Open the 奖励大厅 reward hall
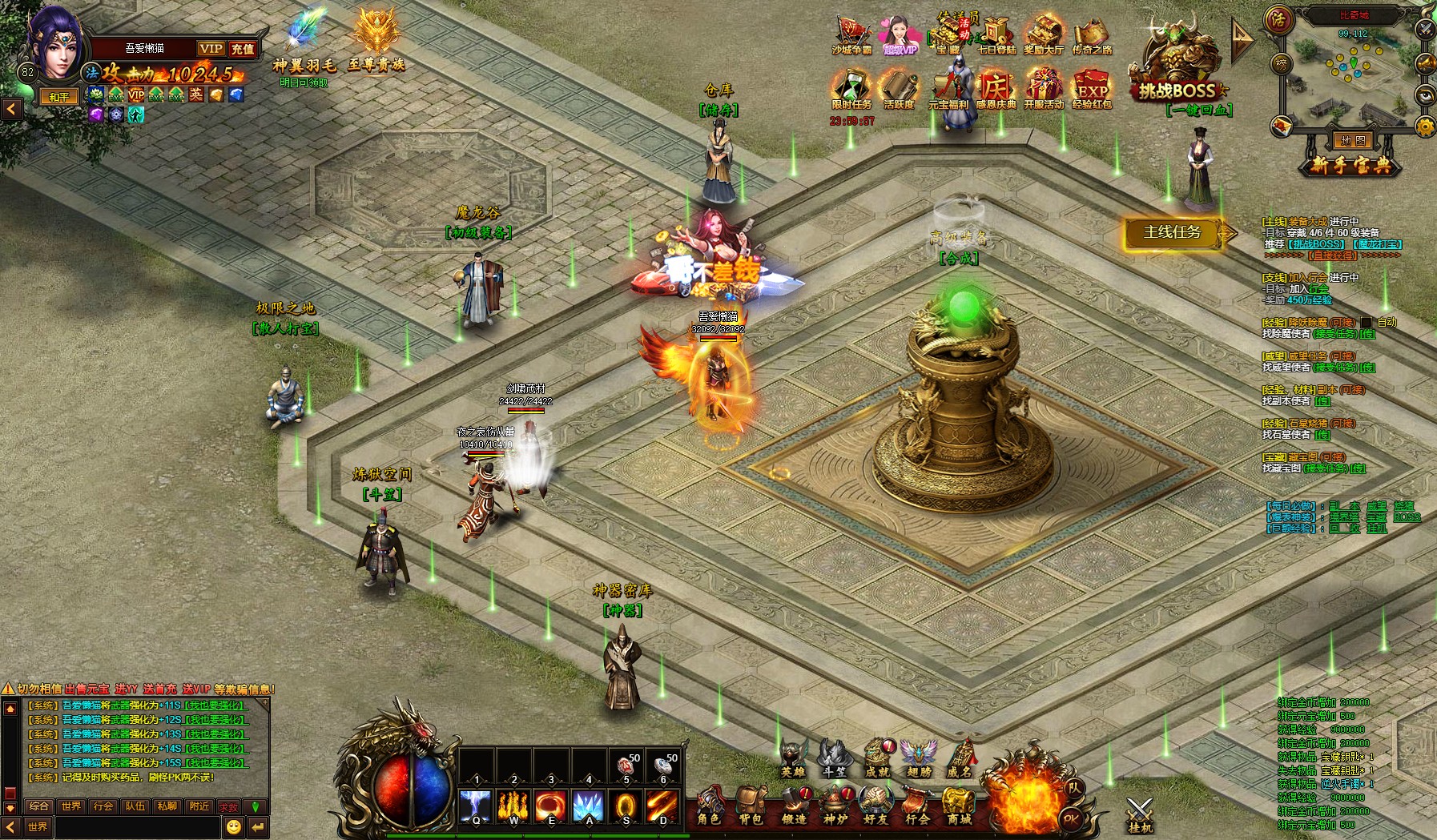The image size is (1437, 840). tap(1044, 37)
